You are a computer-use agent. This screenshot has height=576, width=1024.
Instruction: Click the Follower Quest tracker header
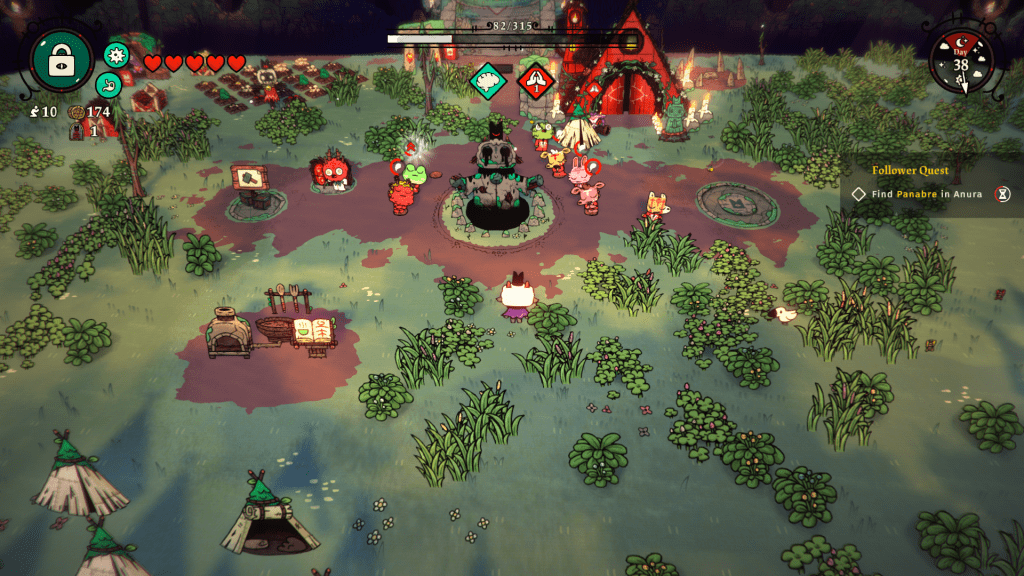pyautogui.click(x=909, y=171)
